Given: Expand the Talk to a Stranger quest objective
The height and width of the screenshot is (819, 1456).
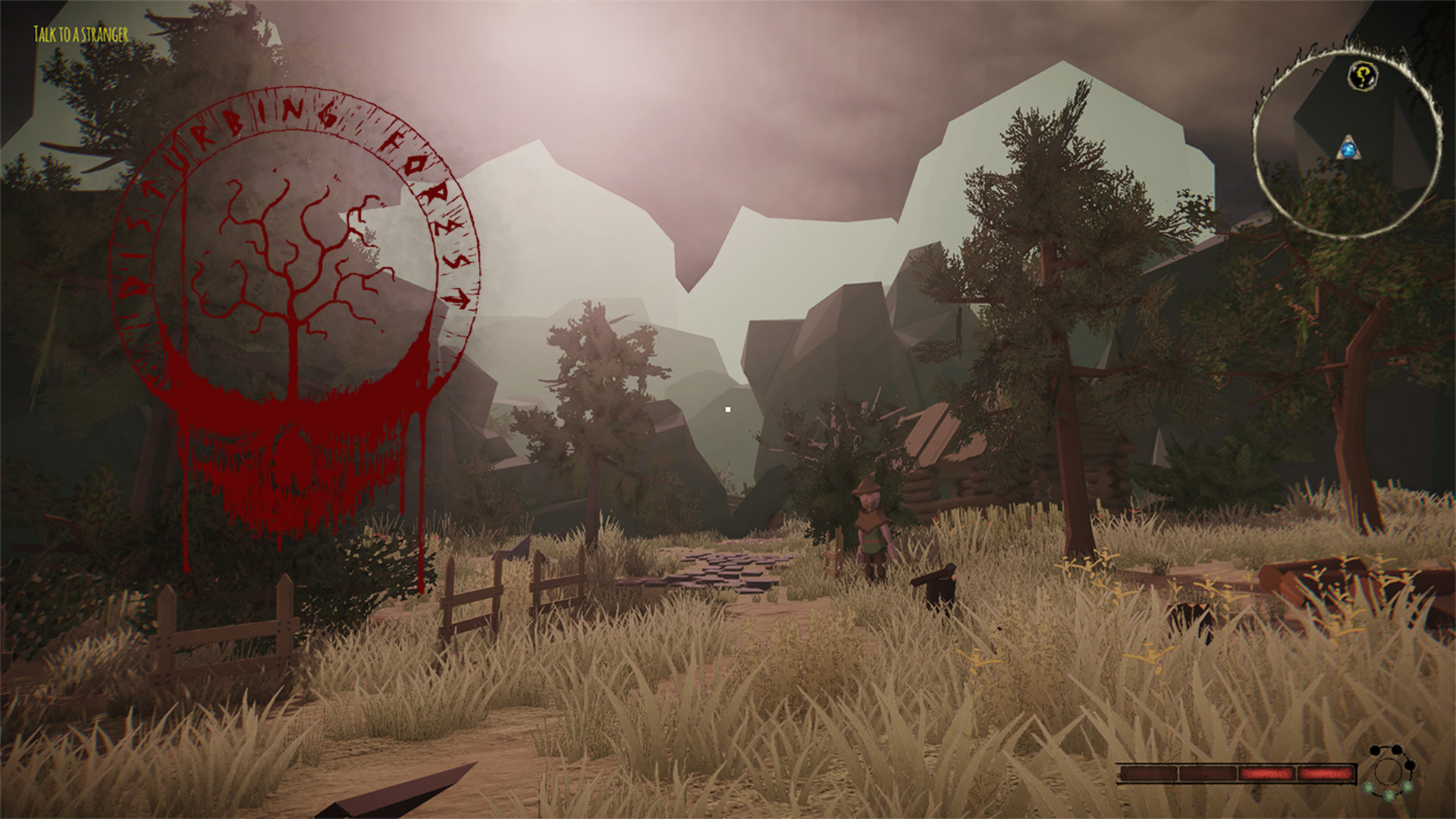Looking at the screenshot, I should (x=80, y=33).
